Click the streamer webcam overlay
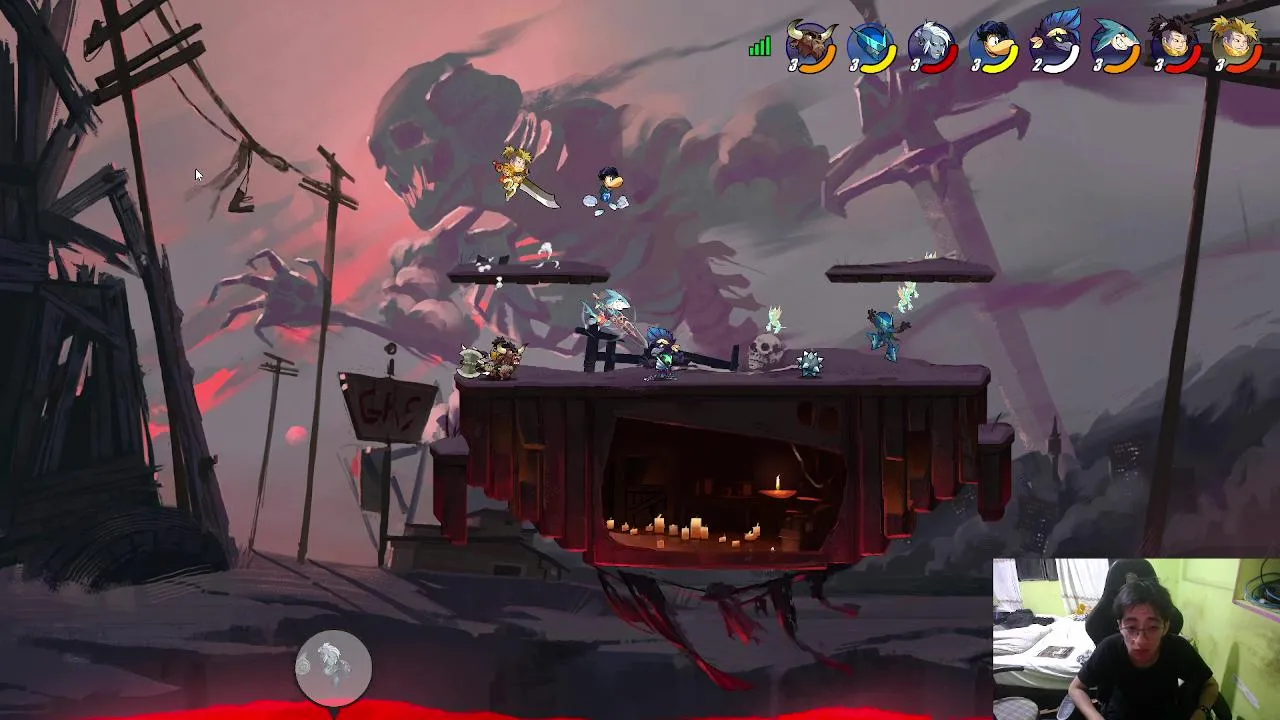Screen dimensions: 1280x720 [1136, 638]
